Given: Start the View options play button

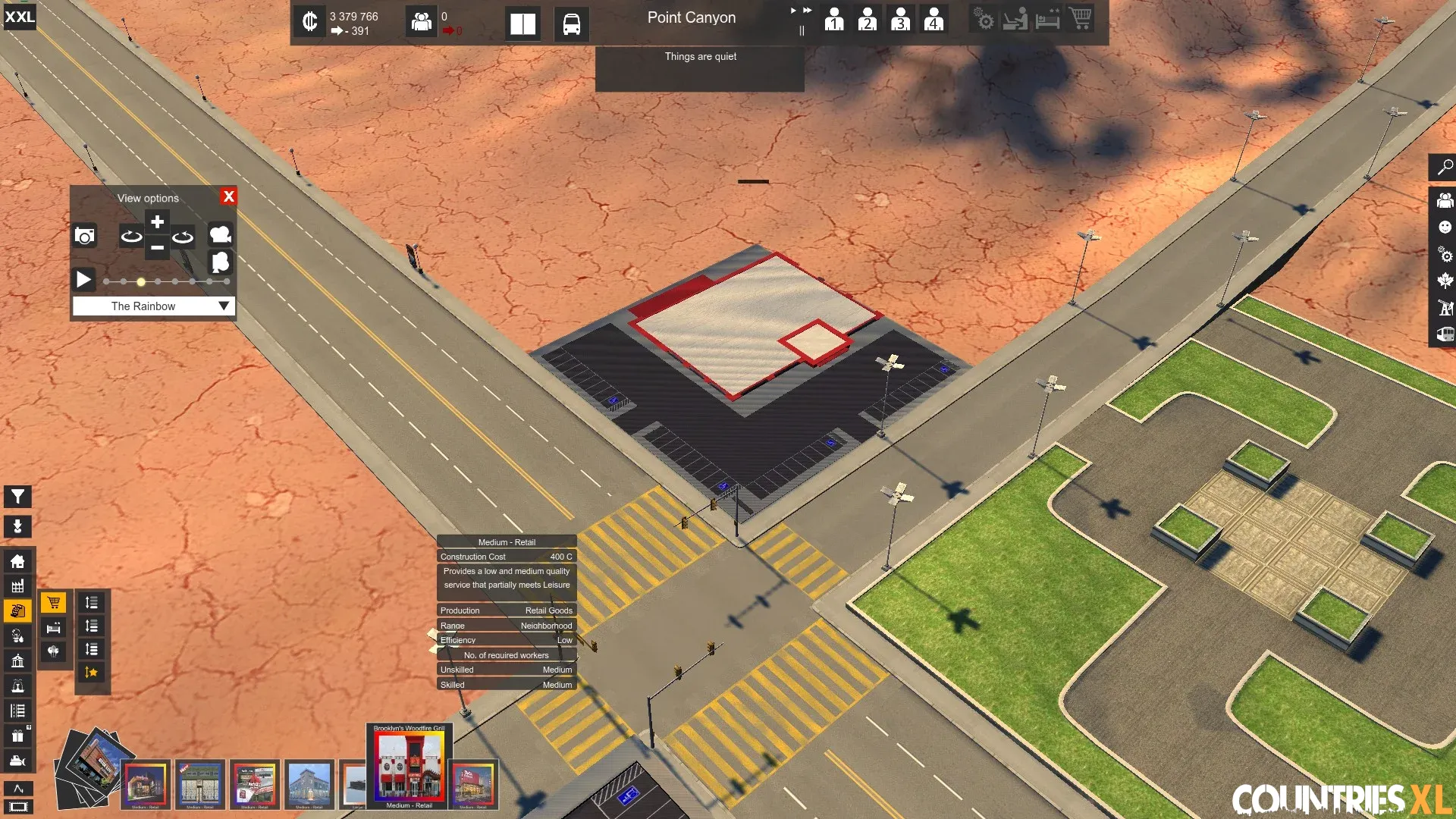Looking at the screenshot, I should pos(83,280).
